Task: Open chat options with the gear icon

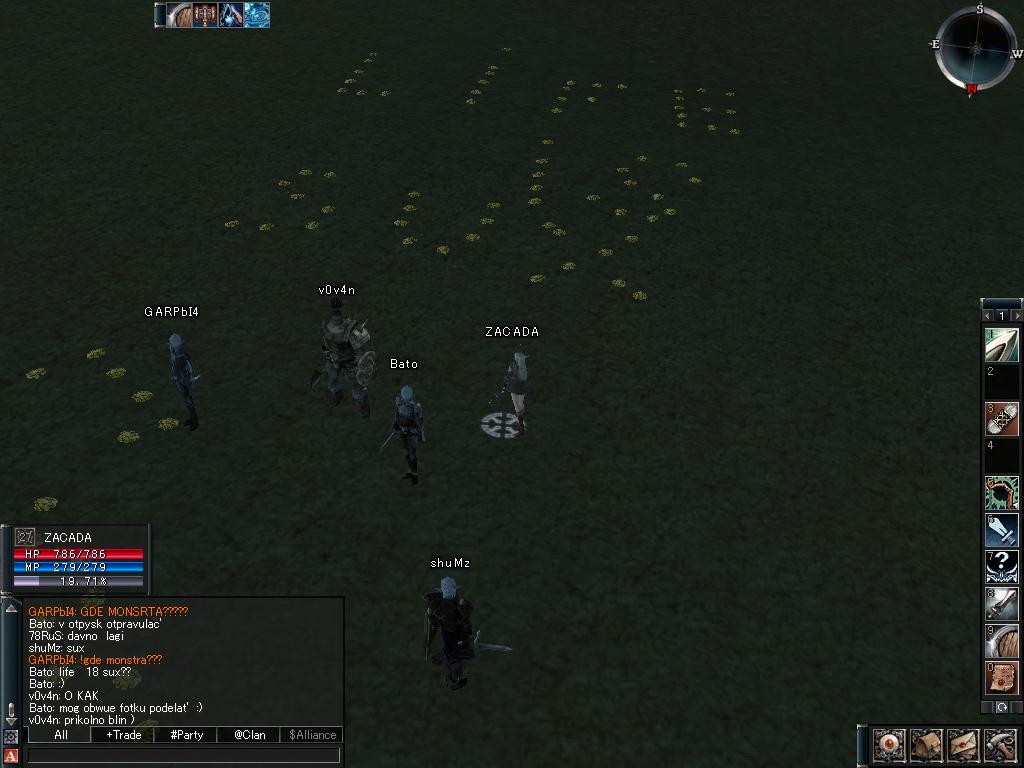Action: (11, 737)
